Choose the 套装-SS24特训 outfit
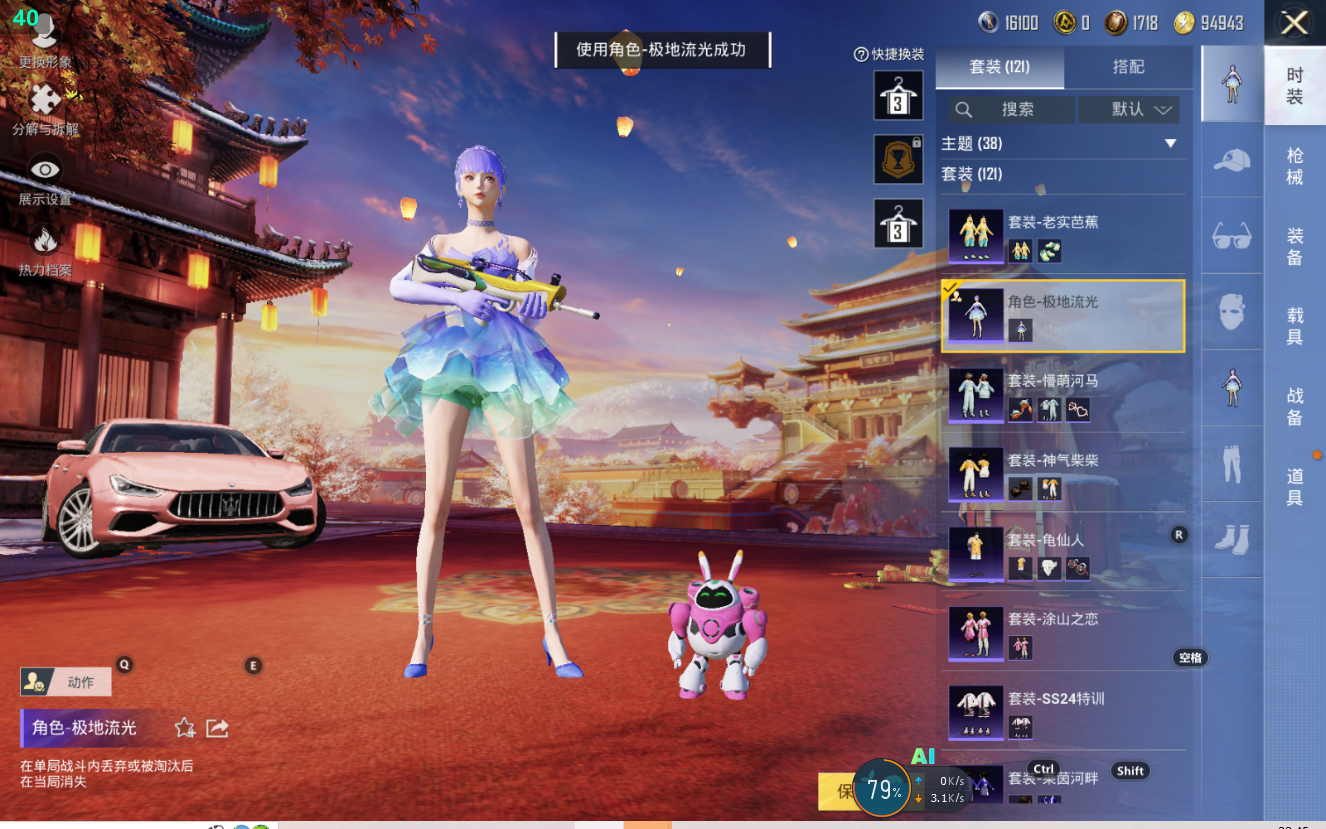Image resolution: width=1326 pixels, height=829 pixels. tap(1064, 711)
